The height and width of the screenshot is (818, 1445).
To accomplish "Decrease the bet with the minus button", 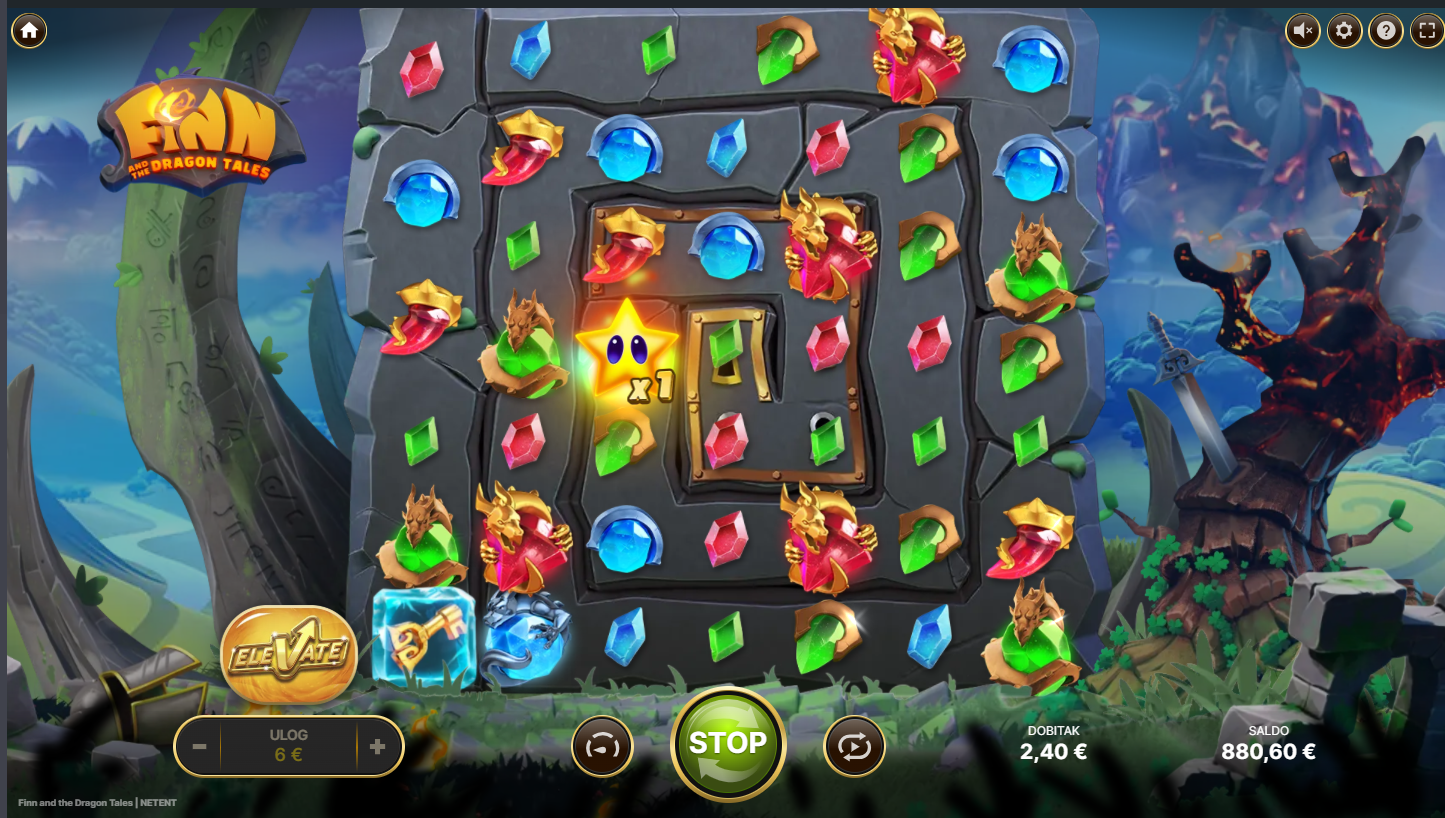I will (200, 747).
